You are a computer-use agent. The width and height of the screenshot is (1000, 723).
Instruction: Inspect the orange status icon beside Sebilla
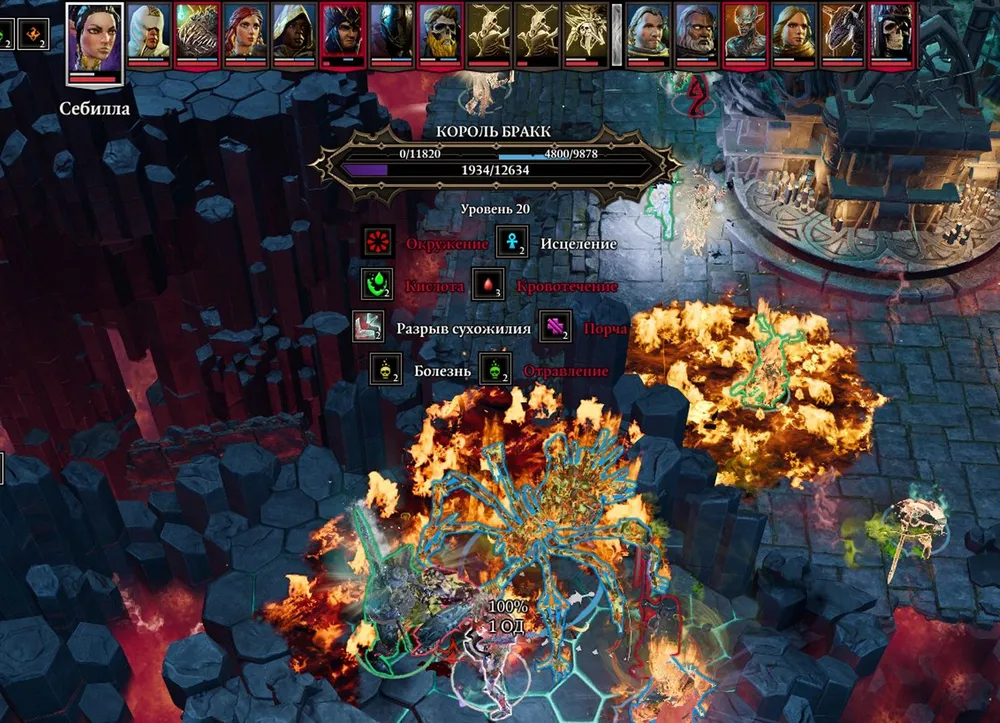coord(32,33)
